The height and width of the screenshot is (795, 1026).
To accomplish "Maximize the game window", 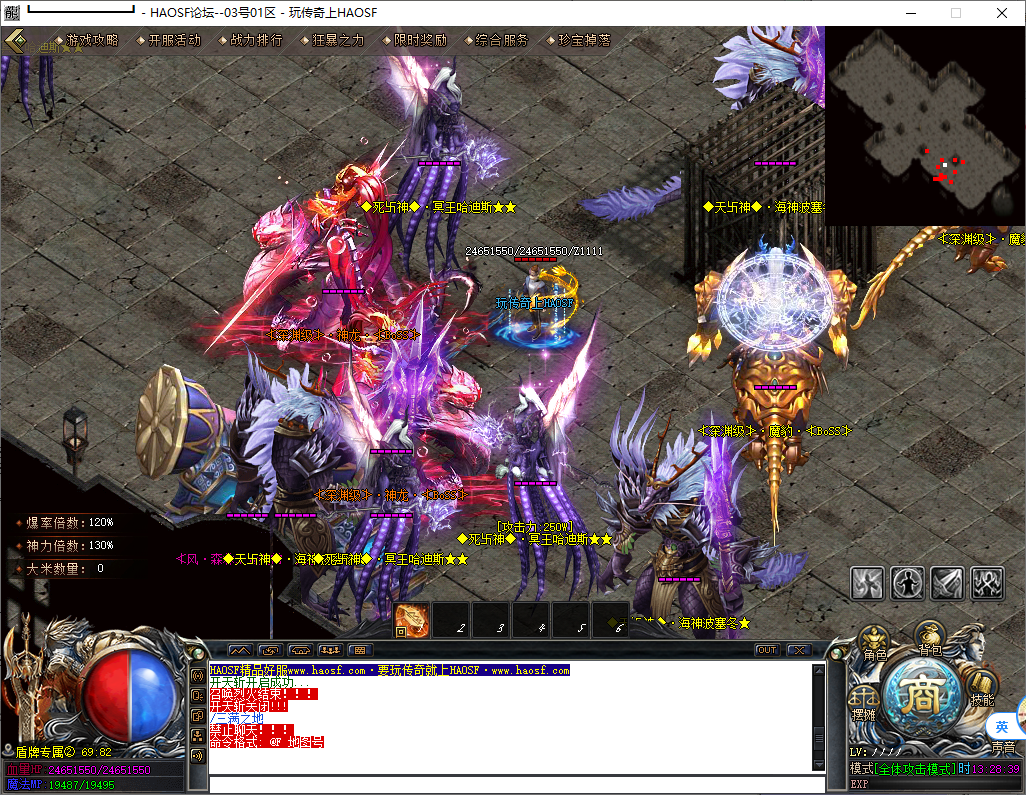I will click(x=956, y=13).
